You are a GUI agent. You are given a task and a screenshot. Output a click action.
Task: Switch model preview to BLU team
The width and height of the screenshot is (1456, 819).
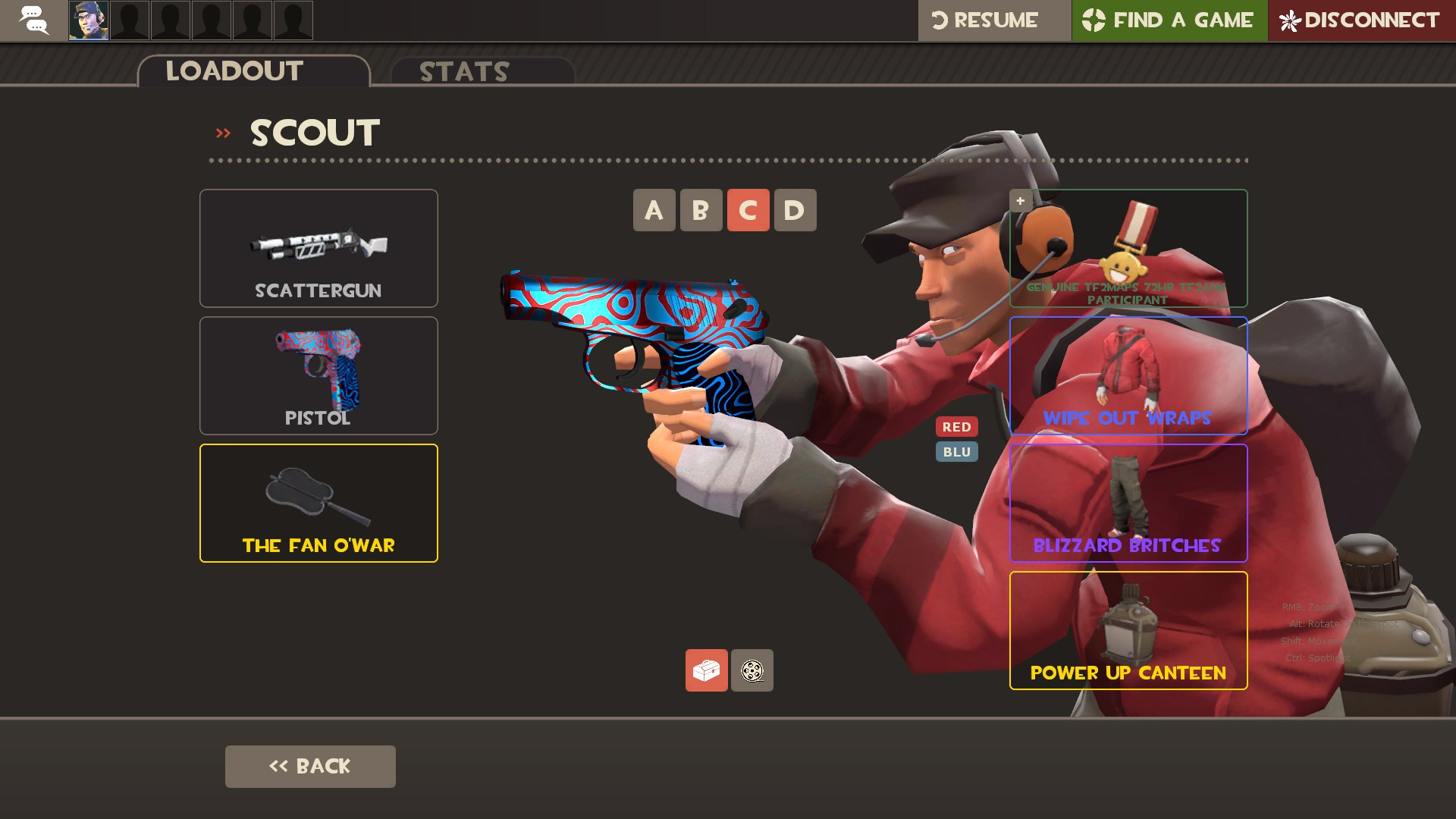957,451
